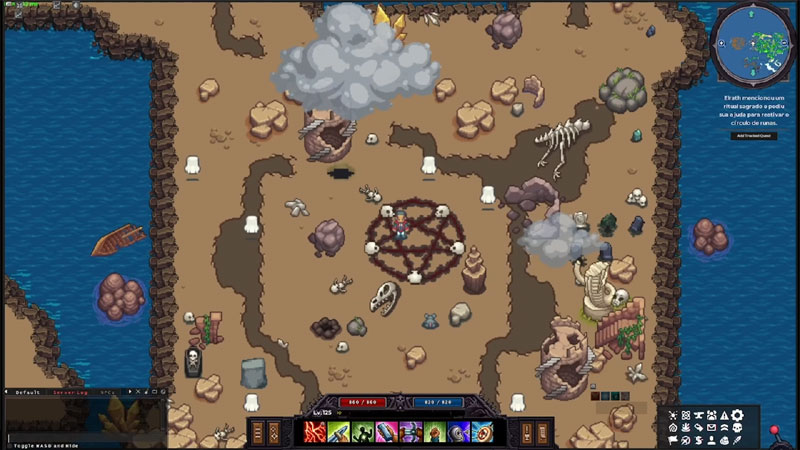Open the gear settings icon

pyautogui.click(x=737, y=415)
